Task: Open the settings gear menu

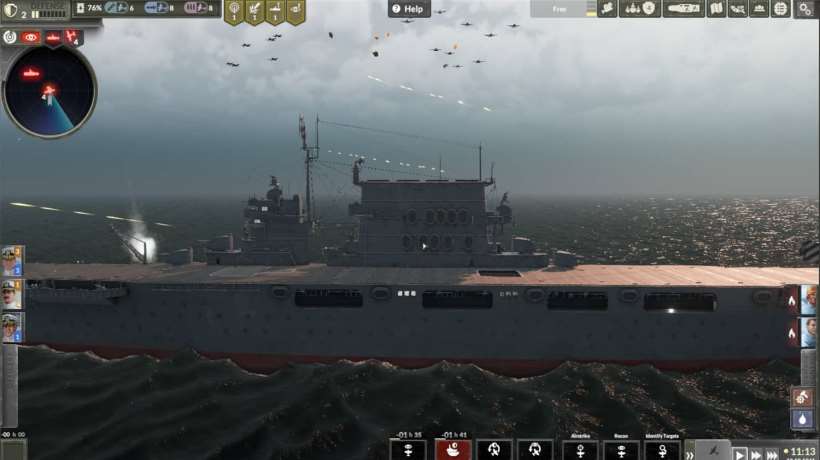Action: [x=805, y=9]
